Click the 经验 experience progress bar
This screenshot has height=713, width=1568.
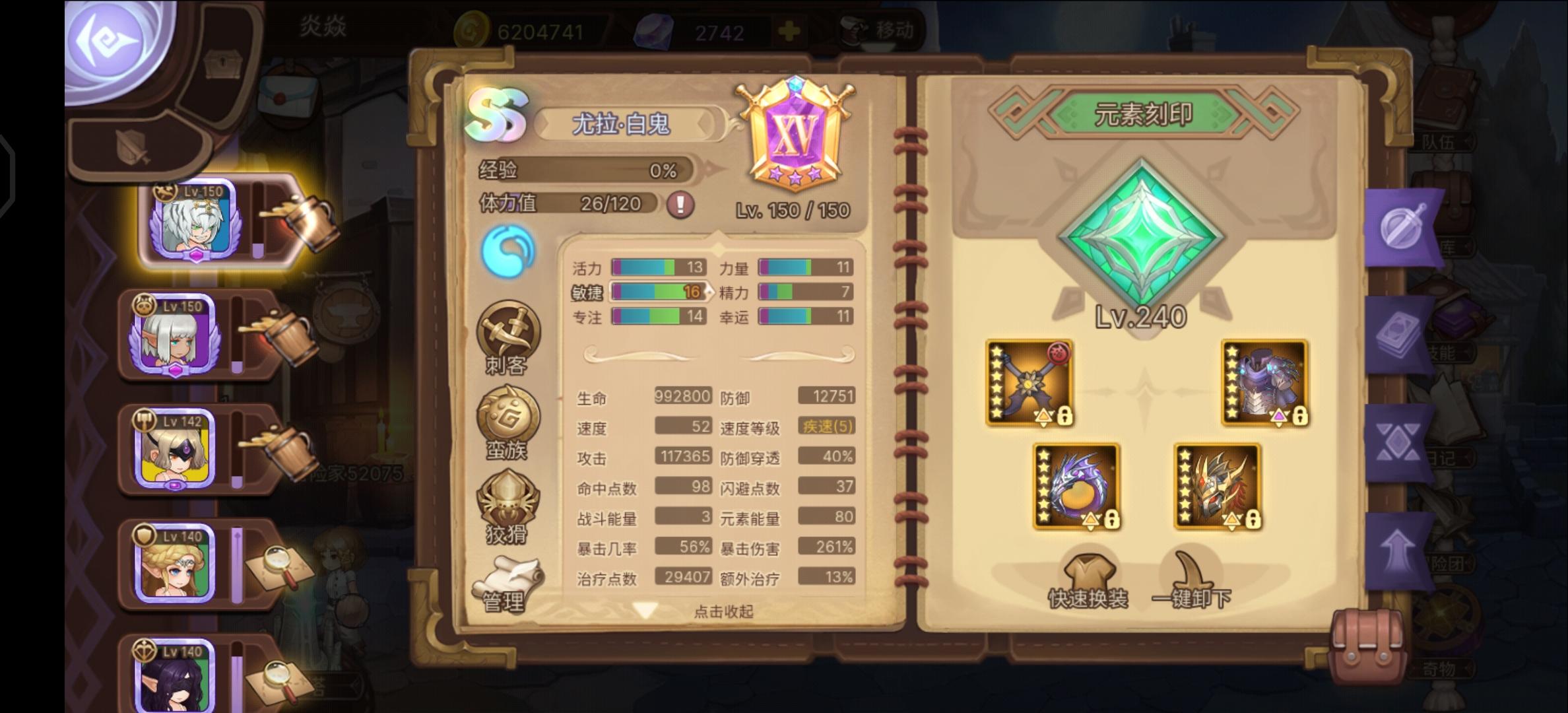click(x=594, y=170)
